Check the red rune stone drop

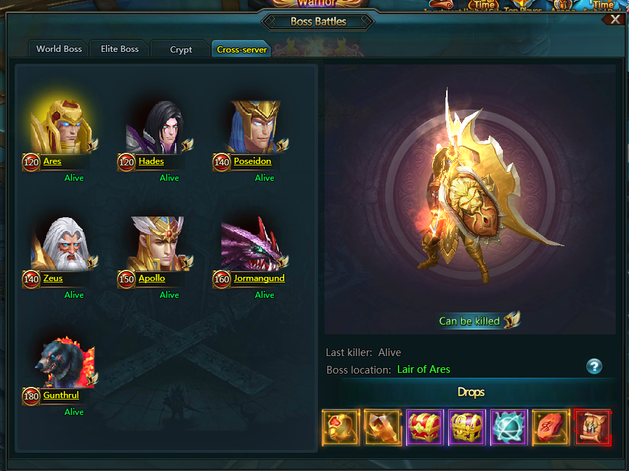551,427
